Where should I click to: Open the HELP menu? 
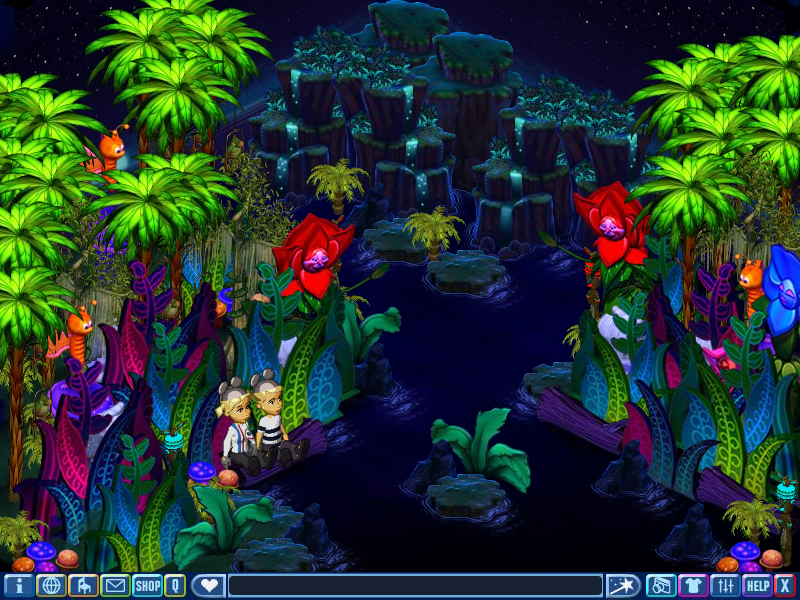tap(757, 586)
